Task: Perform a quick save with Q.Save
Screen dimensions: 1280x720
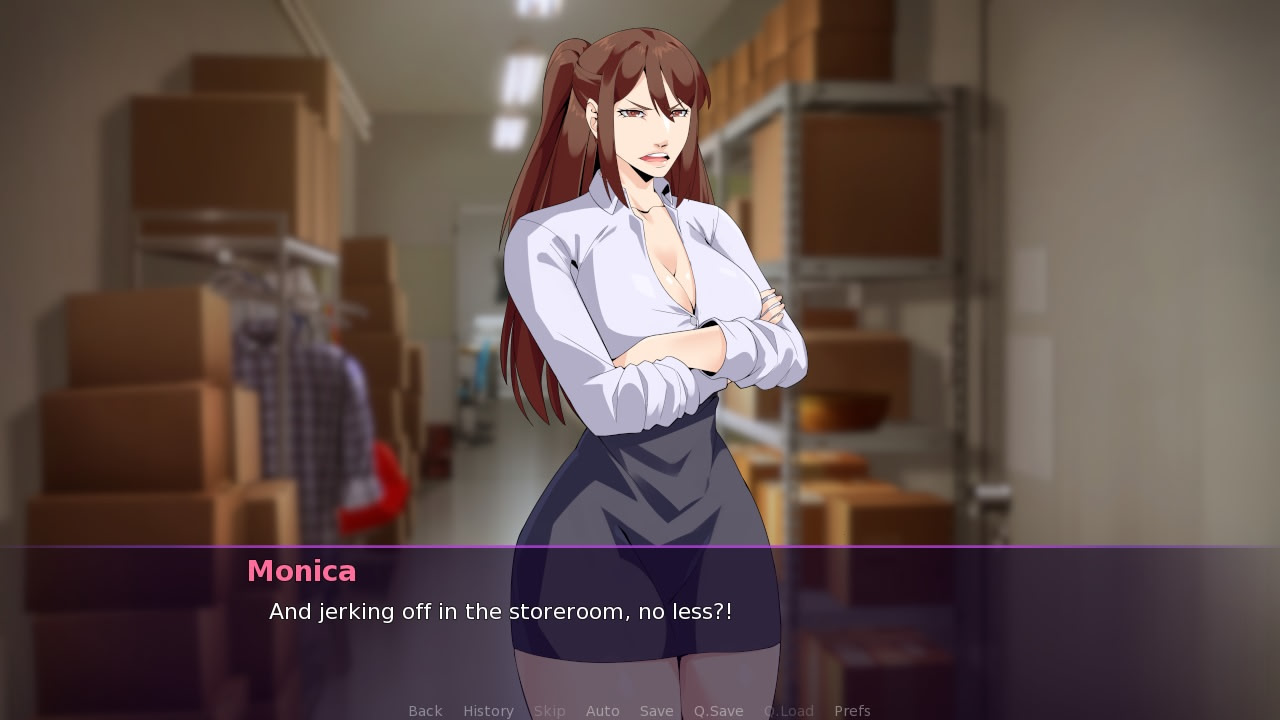Action: pos(718,710)
